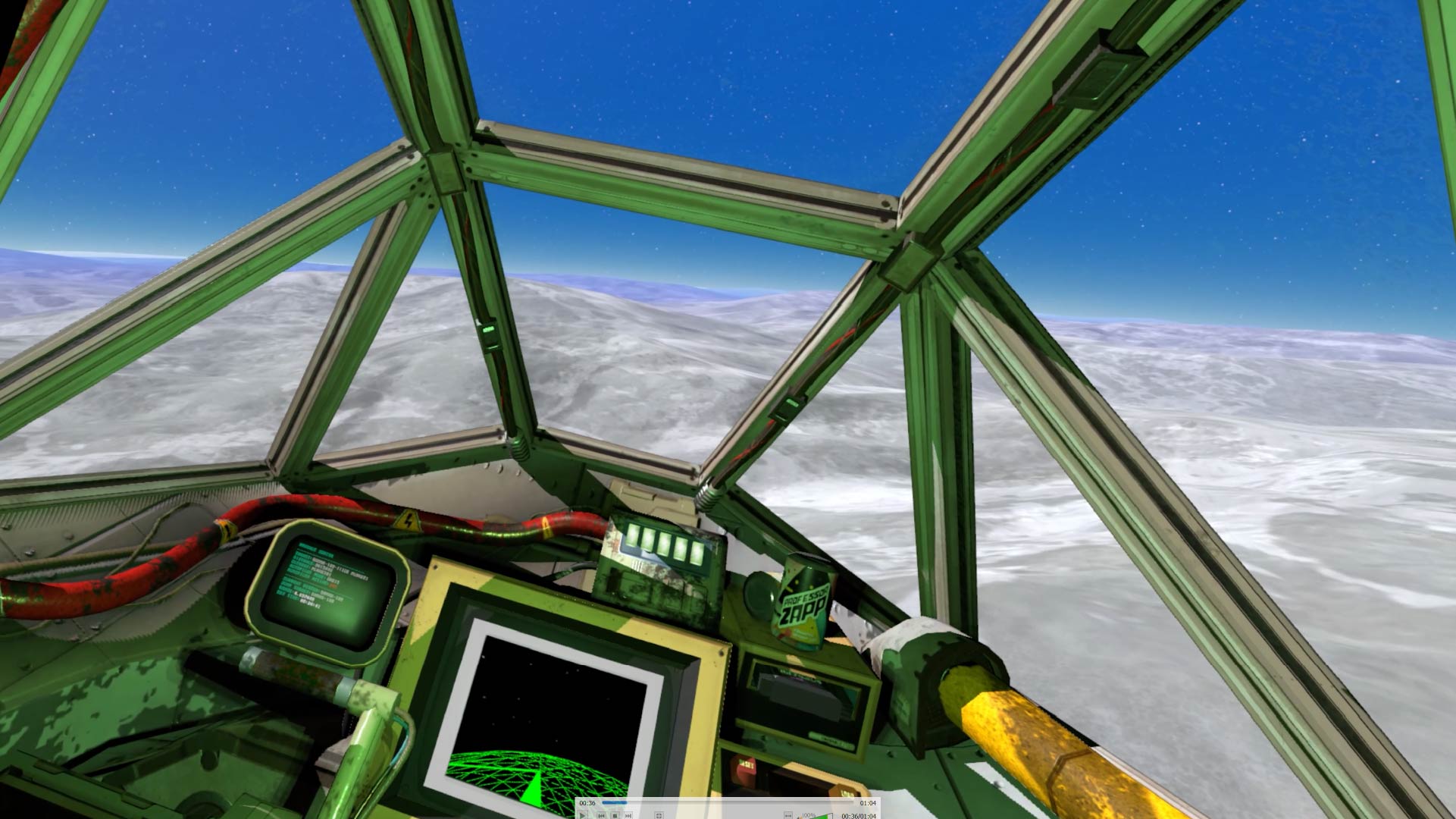Click the small speaker icon left of the volume control
Viewport: 1456px width, 819px height.
coord(800,817)
